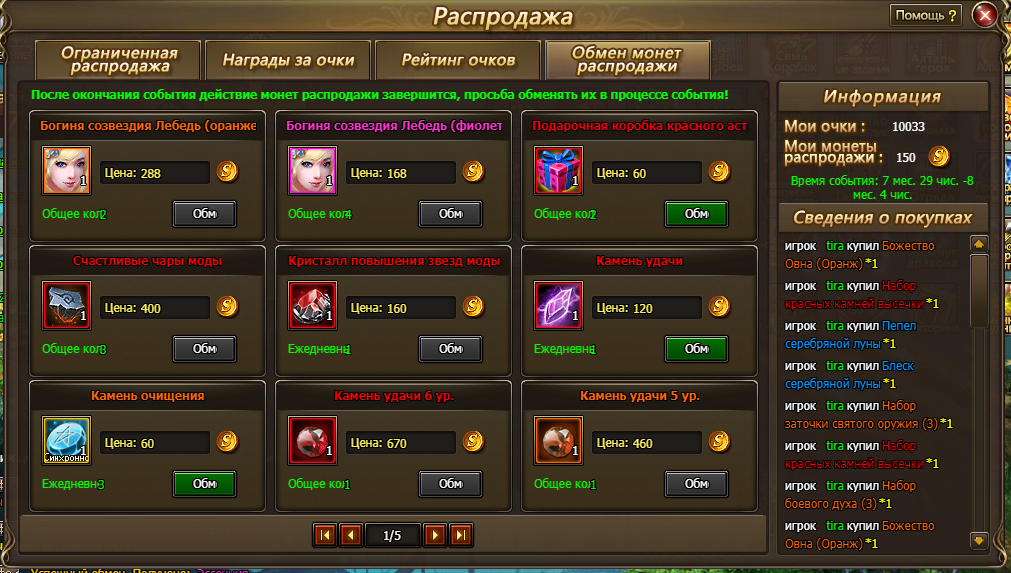Image resolution: width=1011 pixels, height=573 pixels.
Task: Open the Помощь help button
Action: tap(926, 15)
